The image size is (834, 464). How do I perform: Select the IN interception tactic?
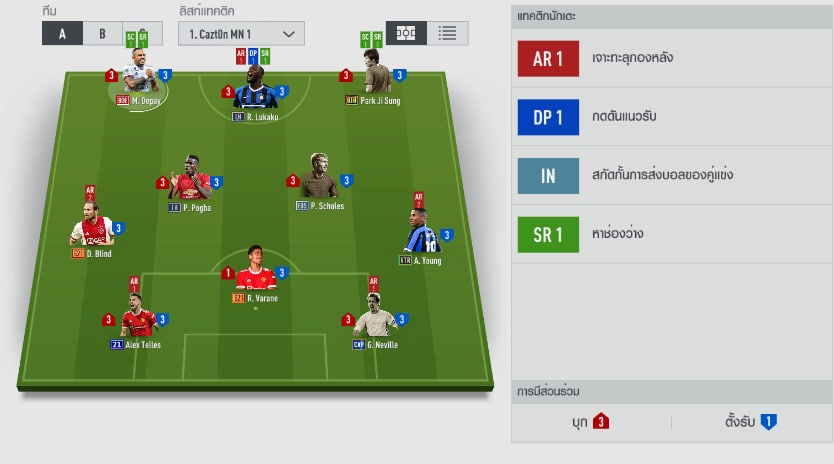(x=672, y=175)
